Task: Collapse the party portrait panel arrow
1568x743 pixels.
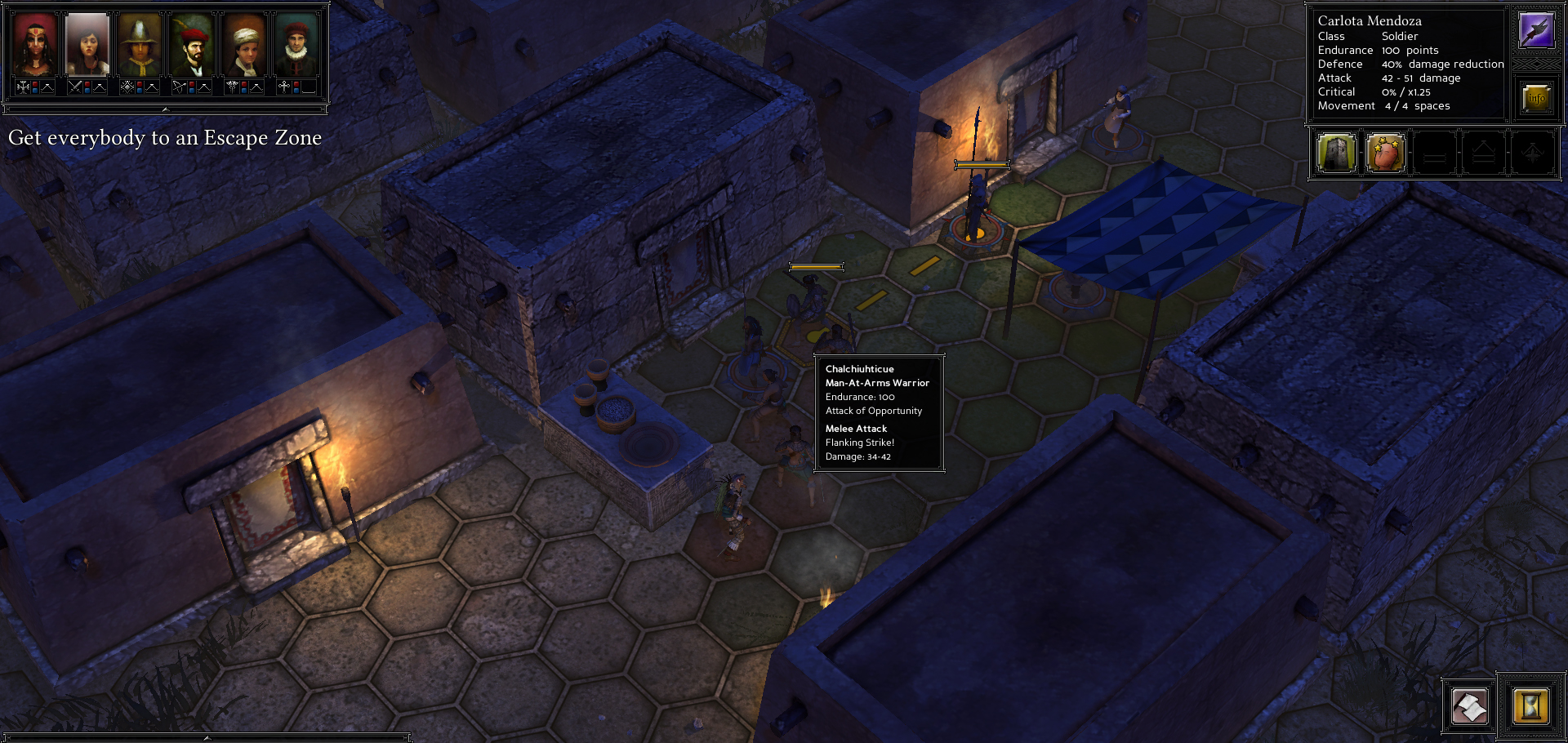Action: [165, 109]
